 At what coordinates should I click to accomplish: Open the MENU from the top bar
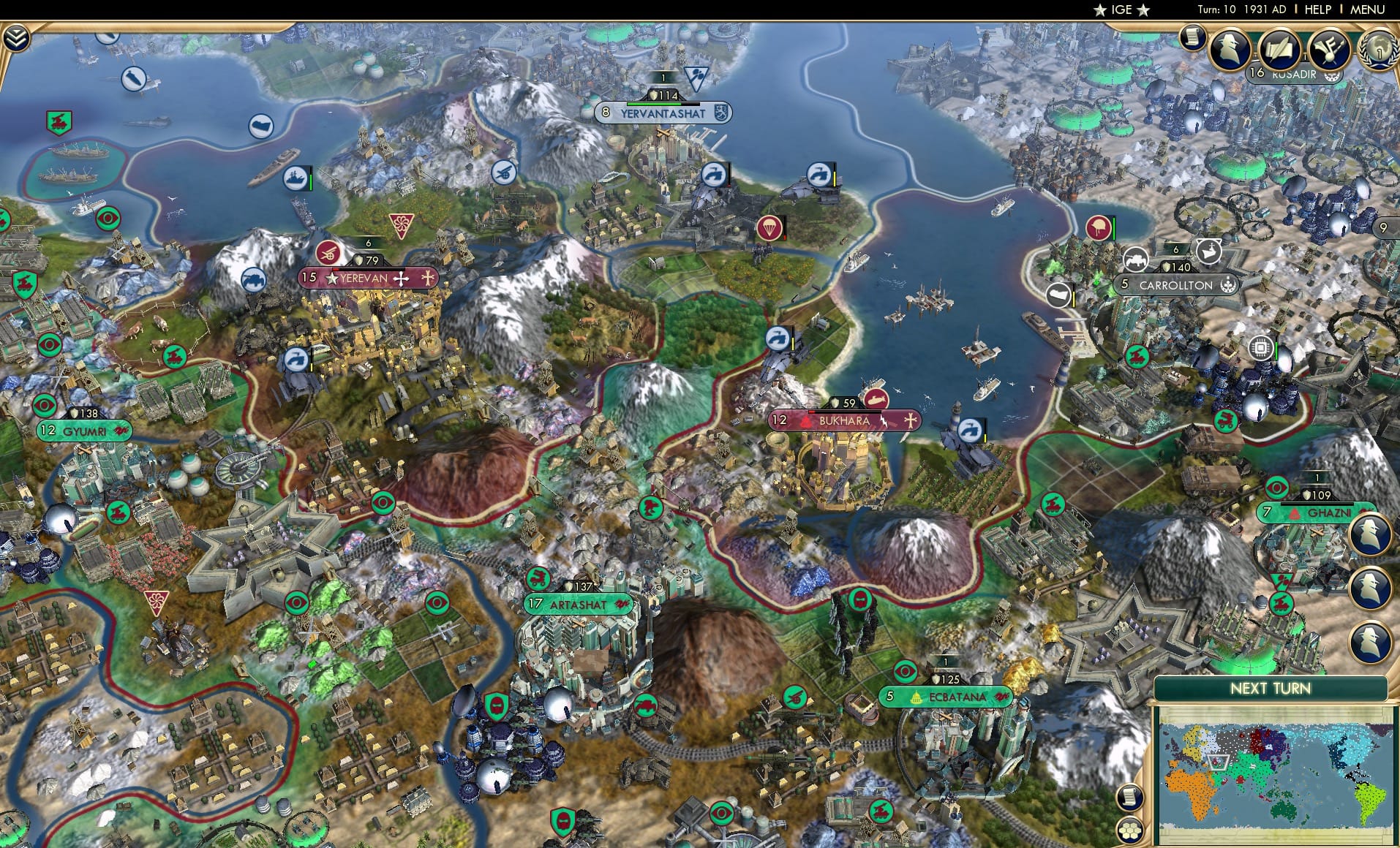pyautogui.click(x=1367, y=10)
